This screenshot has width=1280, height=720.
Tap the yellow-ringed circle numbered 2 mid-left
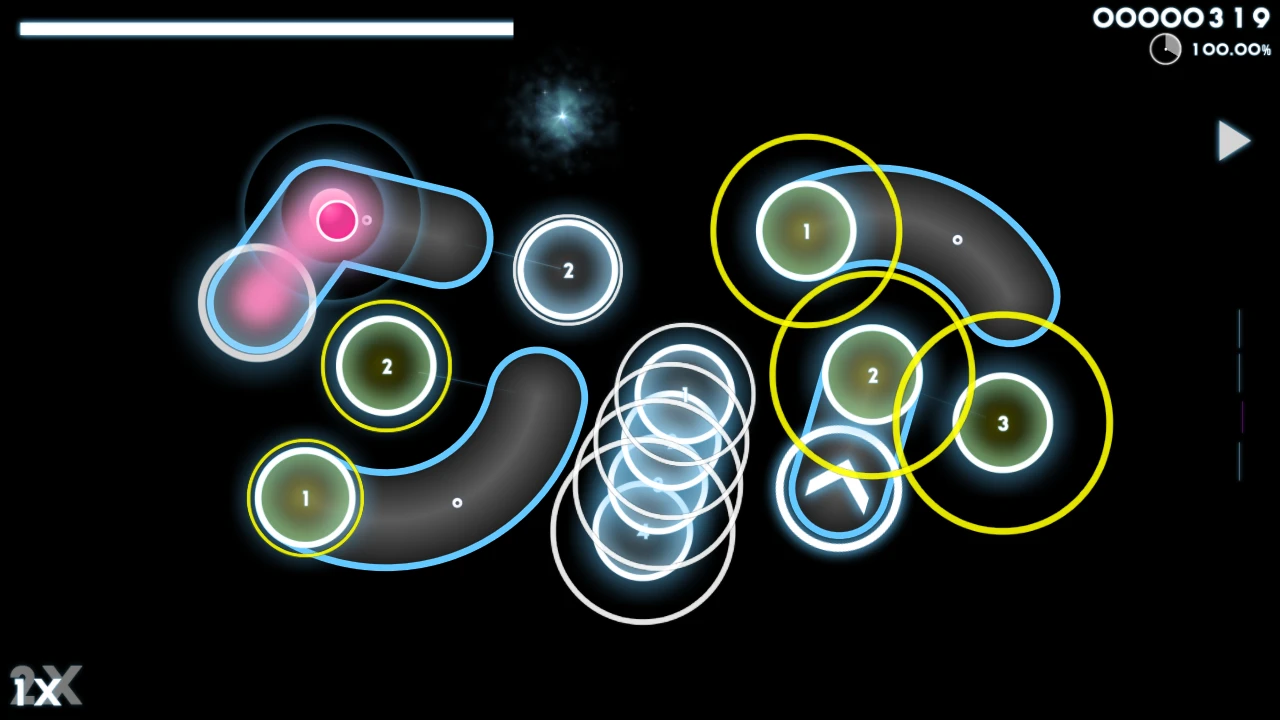387,367
